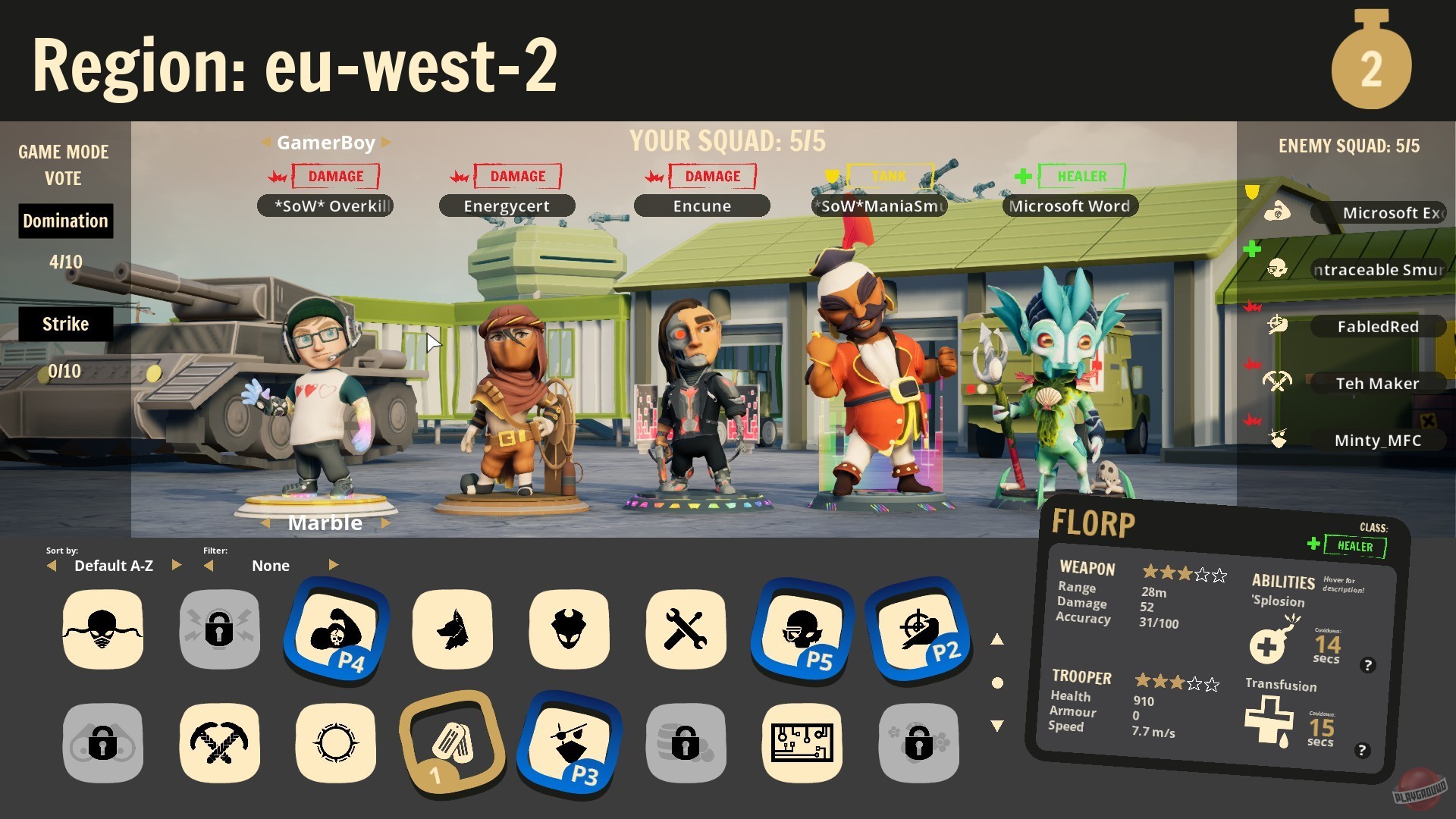Click the 'Splosion bomb ability icon
1456x819 pixels.
[x=1267, y=645]
